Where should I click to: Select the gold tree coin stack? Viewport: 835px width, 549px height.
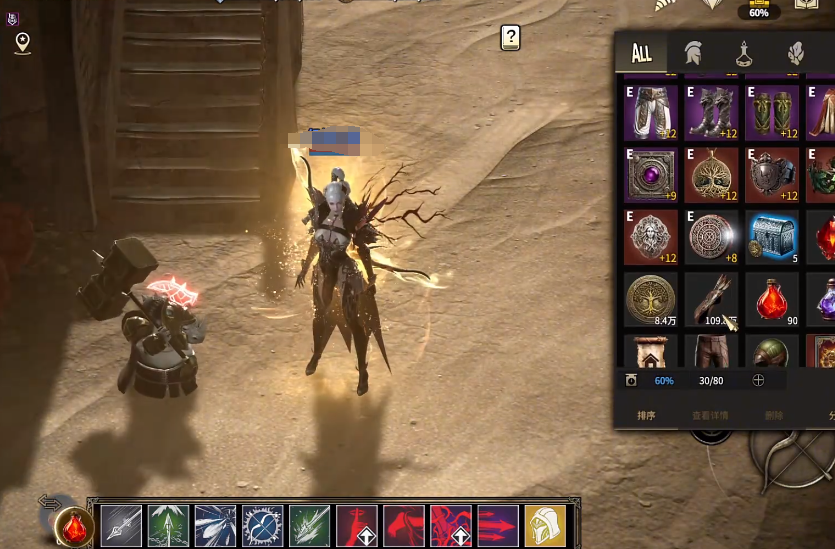pos(652,298)
